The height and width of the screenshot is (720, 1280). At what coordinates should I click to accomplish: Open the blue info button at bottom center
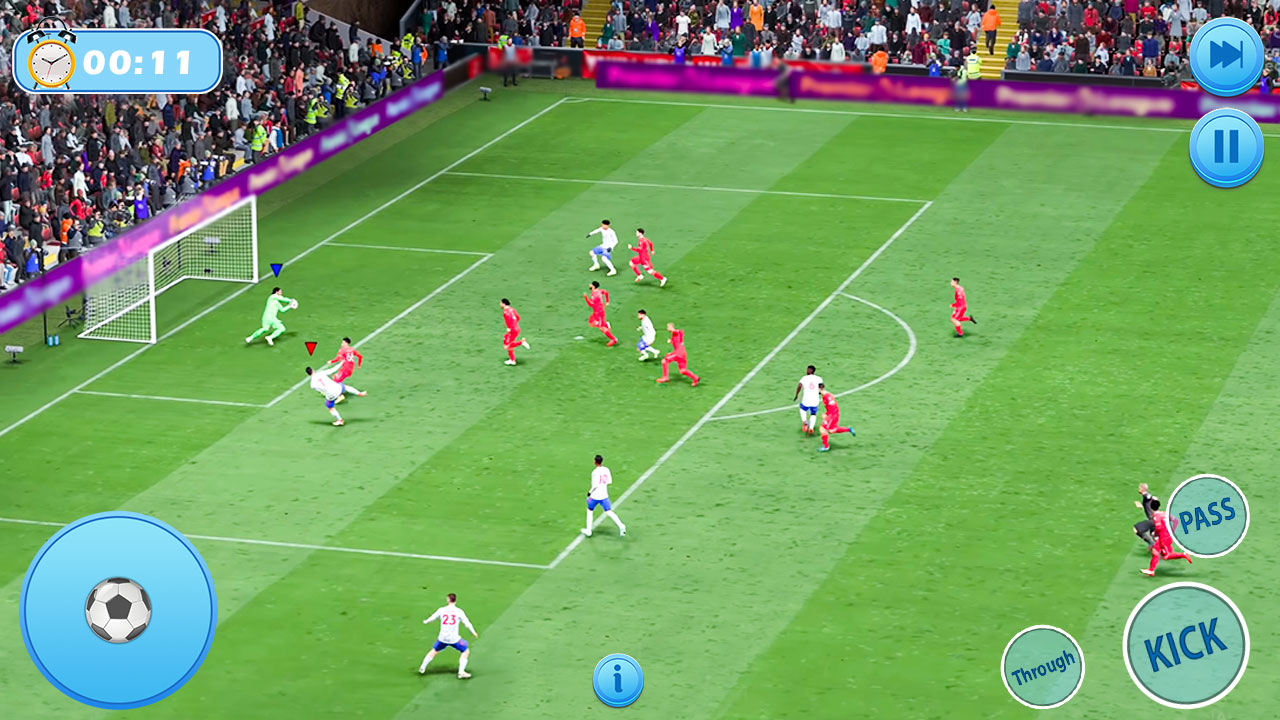[x=617, y=678]
